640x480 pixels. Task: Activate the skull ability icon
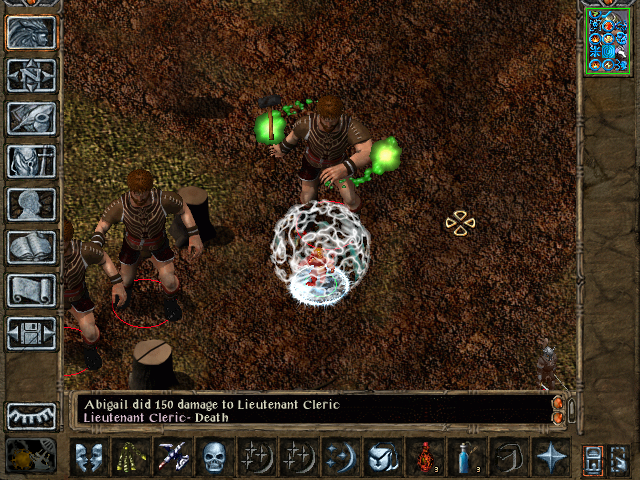click(x=214, y=457)
